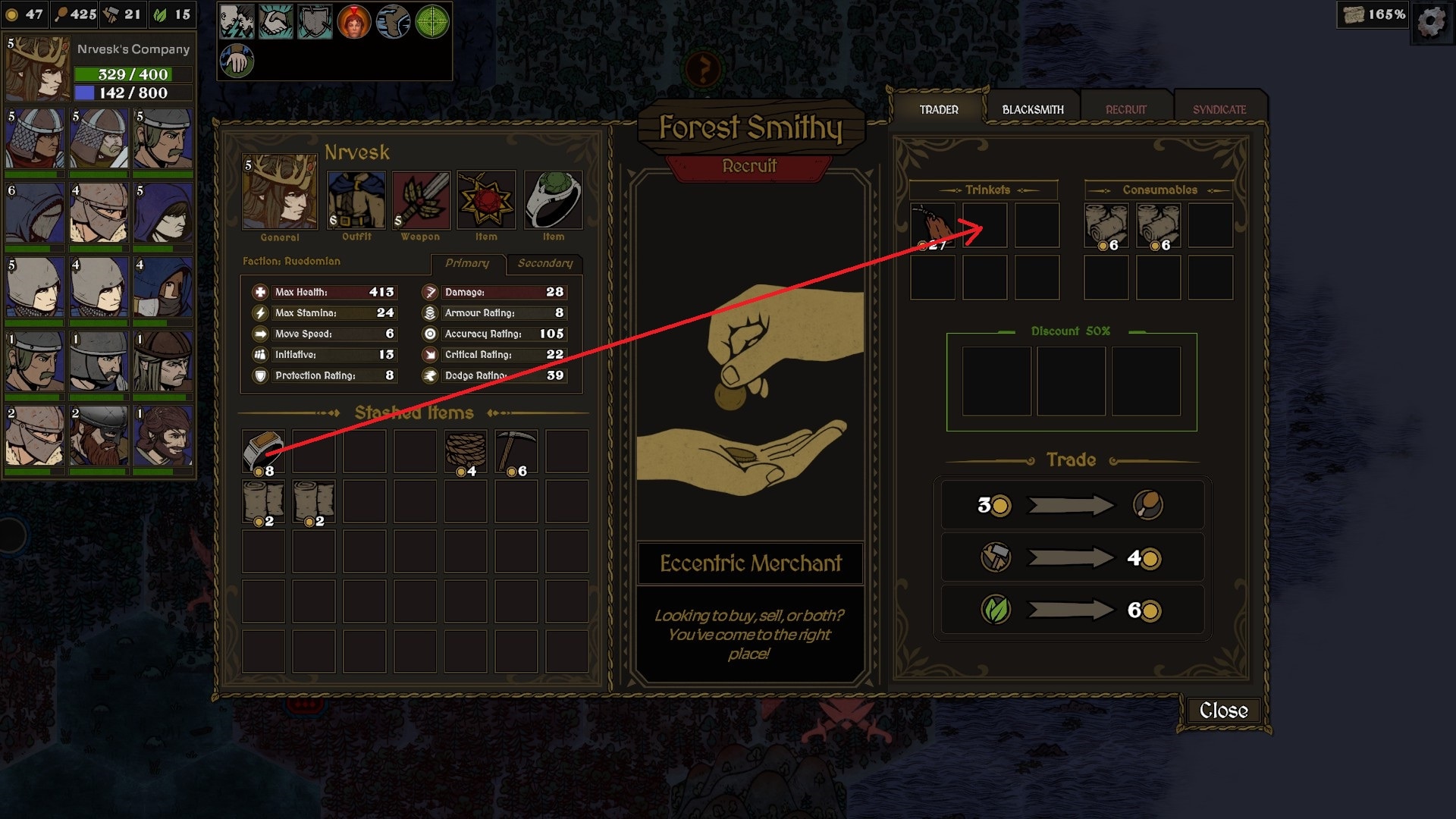The height and width of the screenshot is (819, 1456).
Task: Select the green gem ring item slot
Action: click(553, 200)
